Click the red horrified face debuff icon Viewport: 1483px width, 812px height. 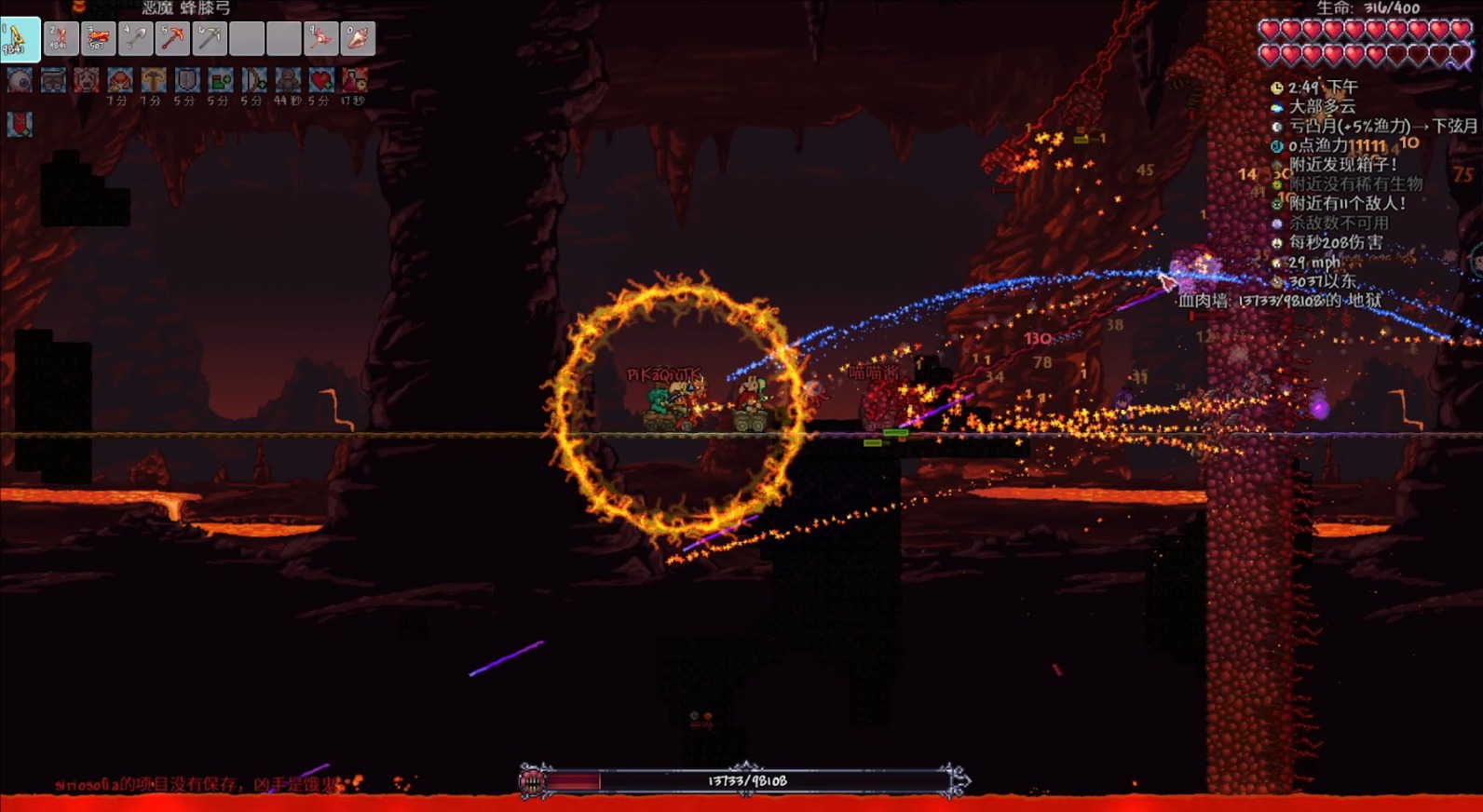click(x=87, y=80)
